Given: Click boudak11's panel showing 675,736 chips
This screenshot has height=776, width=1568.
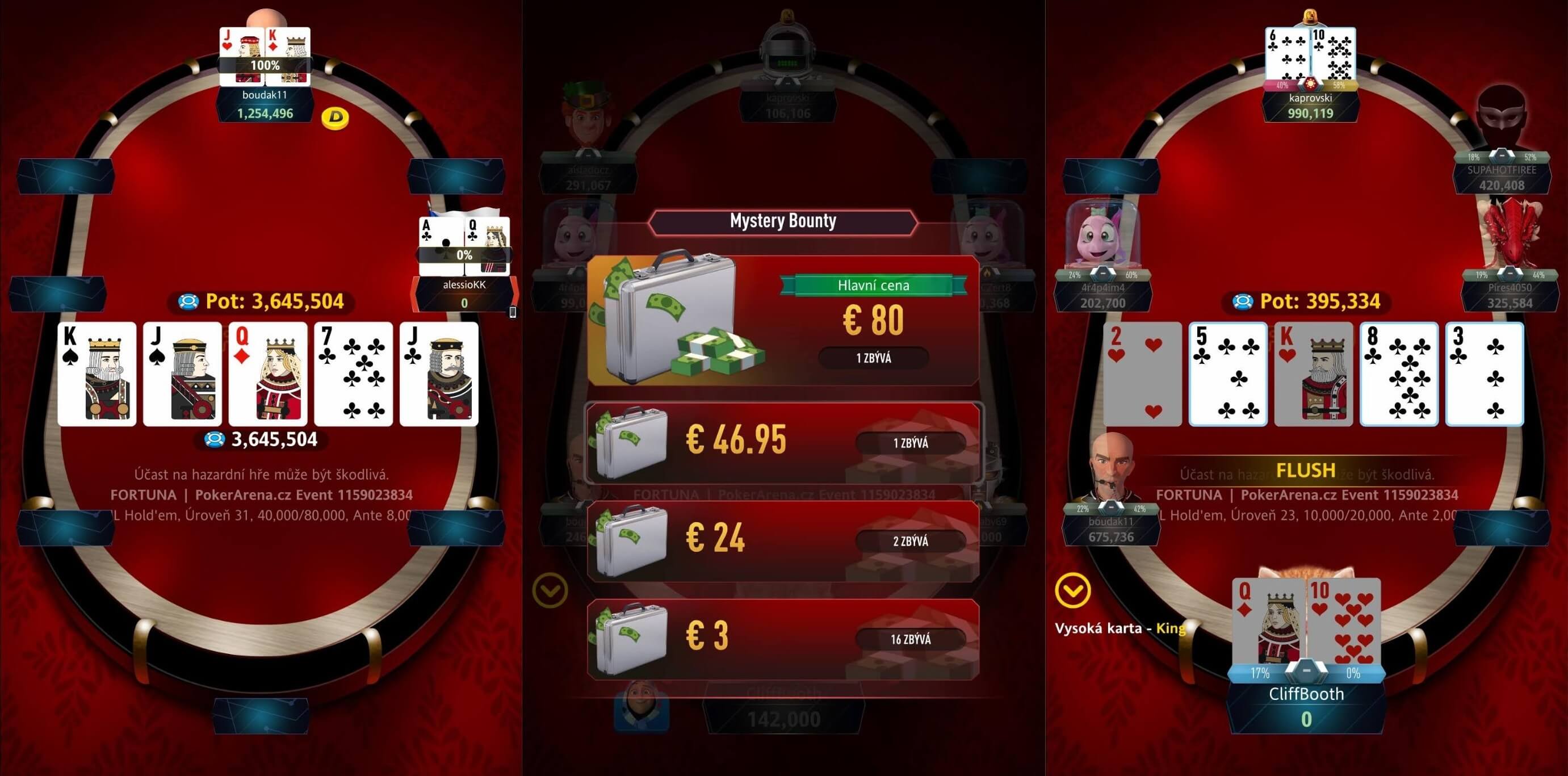Looking at the screenshot, I should point(1111,530).
